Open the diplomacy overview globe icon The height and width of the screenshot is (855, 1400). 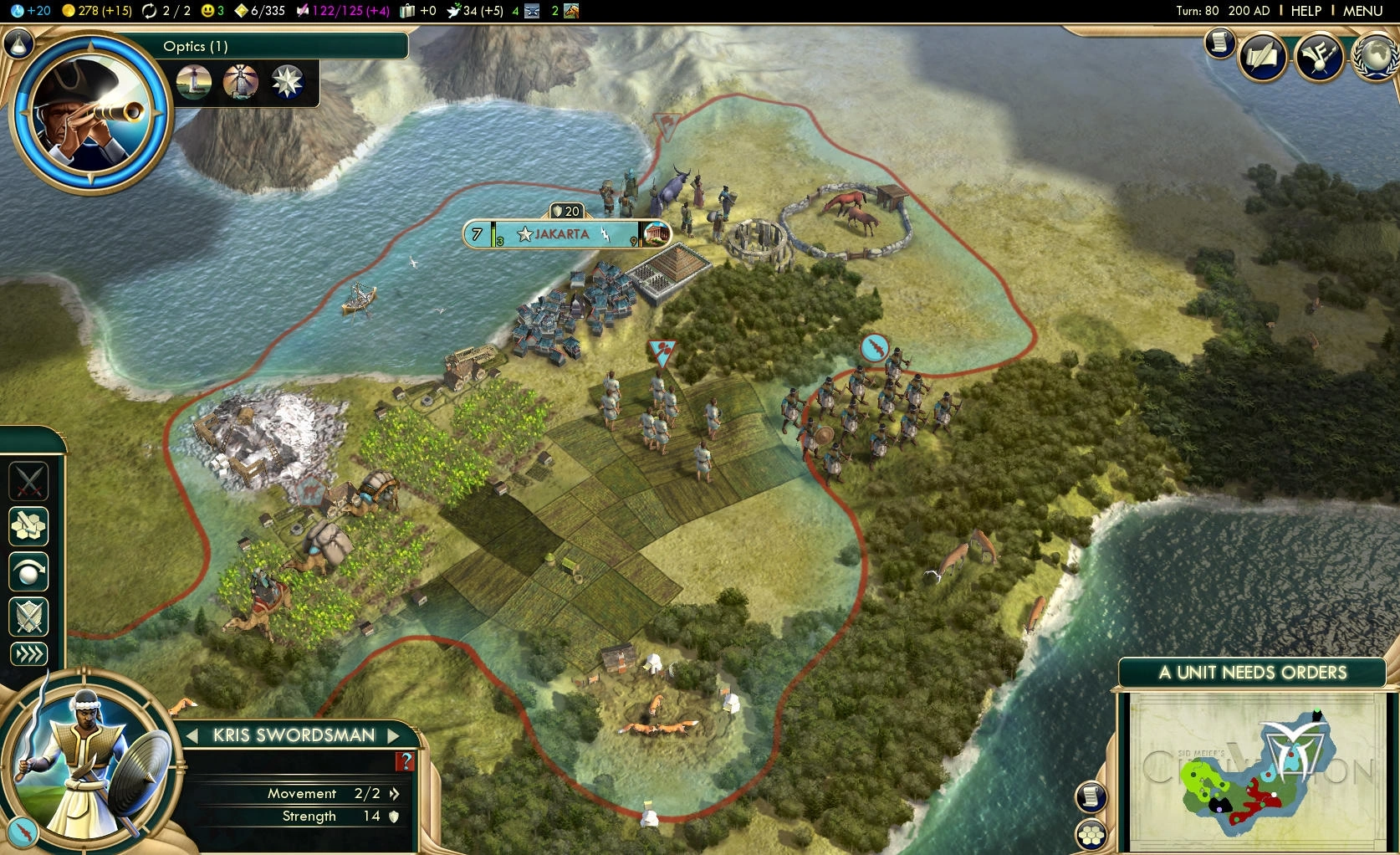[x=1376, y=57]
